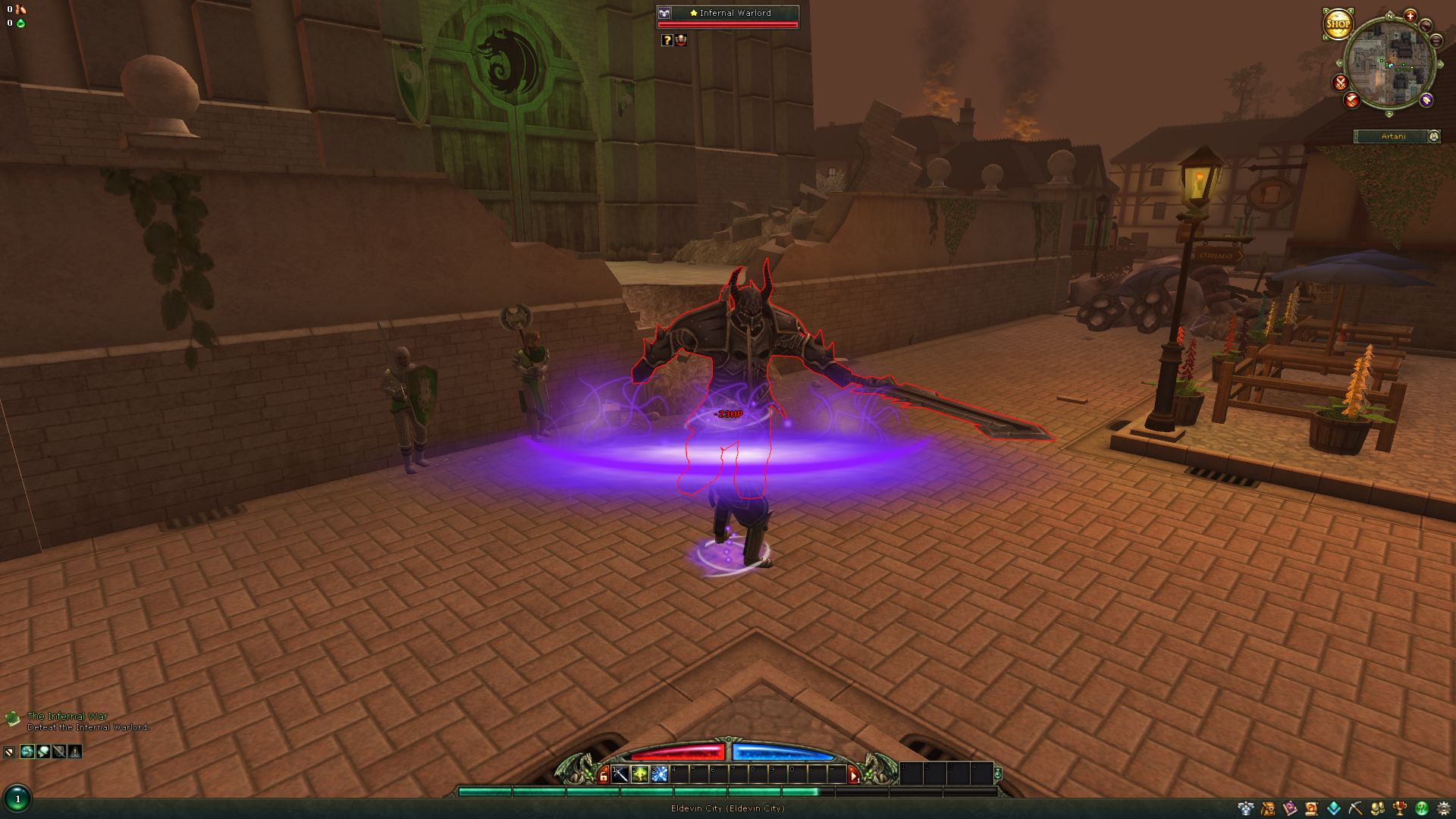1456x819 pixels.
Task: Click the red flag button by minimap
Action: pyautogui.click(x=1352, y=99)
